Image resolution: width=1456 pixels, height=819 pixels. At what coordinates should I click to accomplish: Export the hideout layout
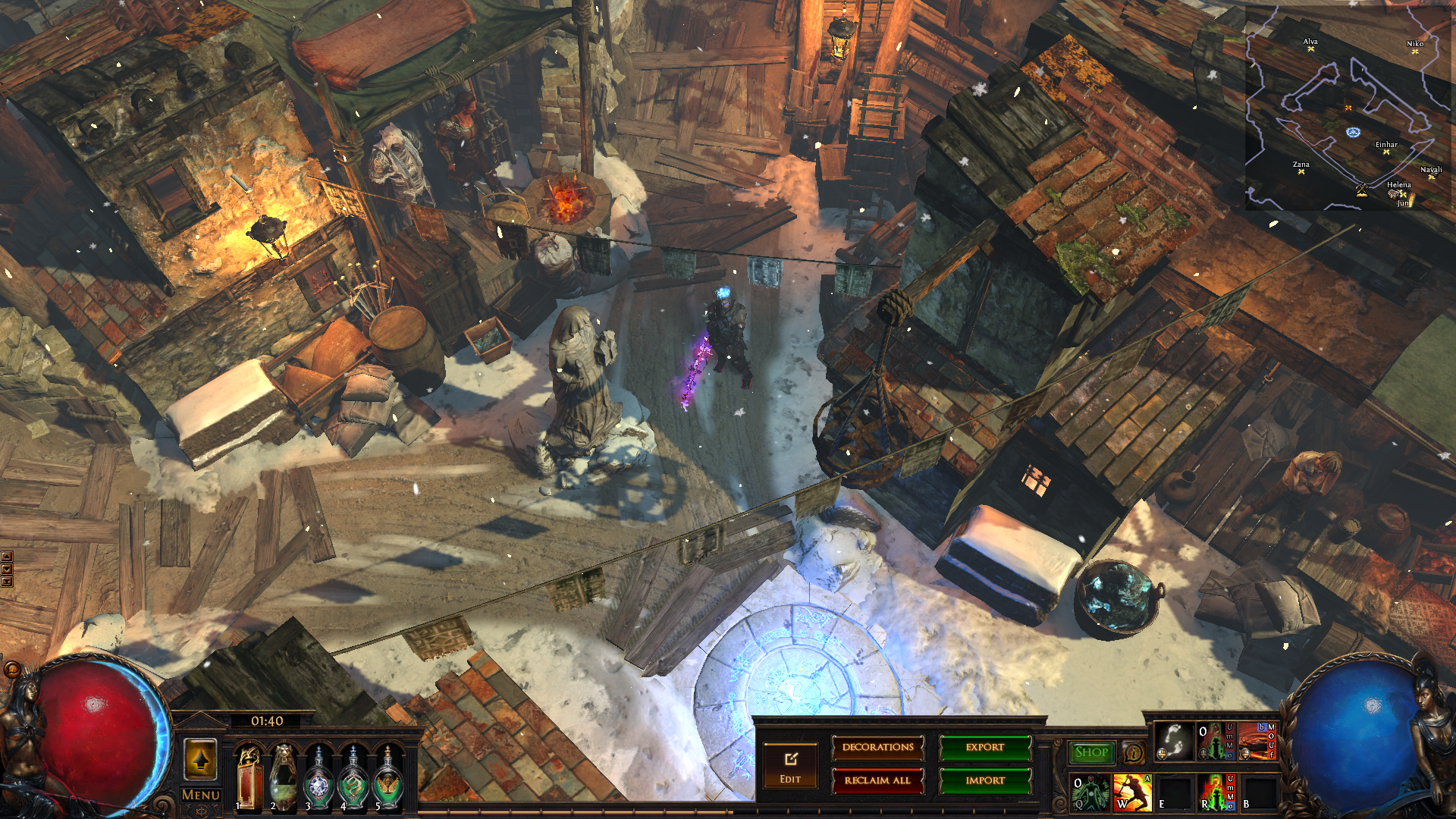click(985, 748)
